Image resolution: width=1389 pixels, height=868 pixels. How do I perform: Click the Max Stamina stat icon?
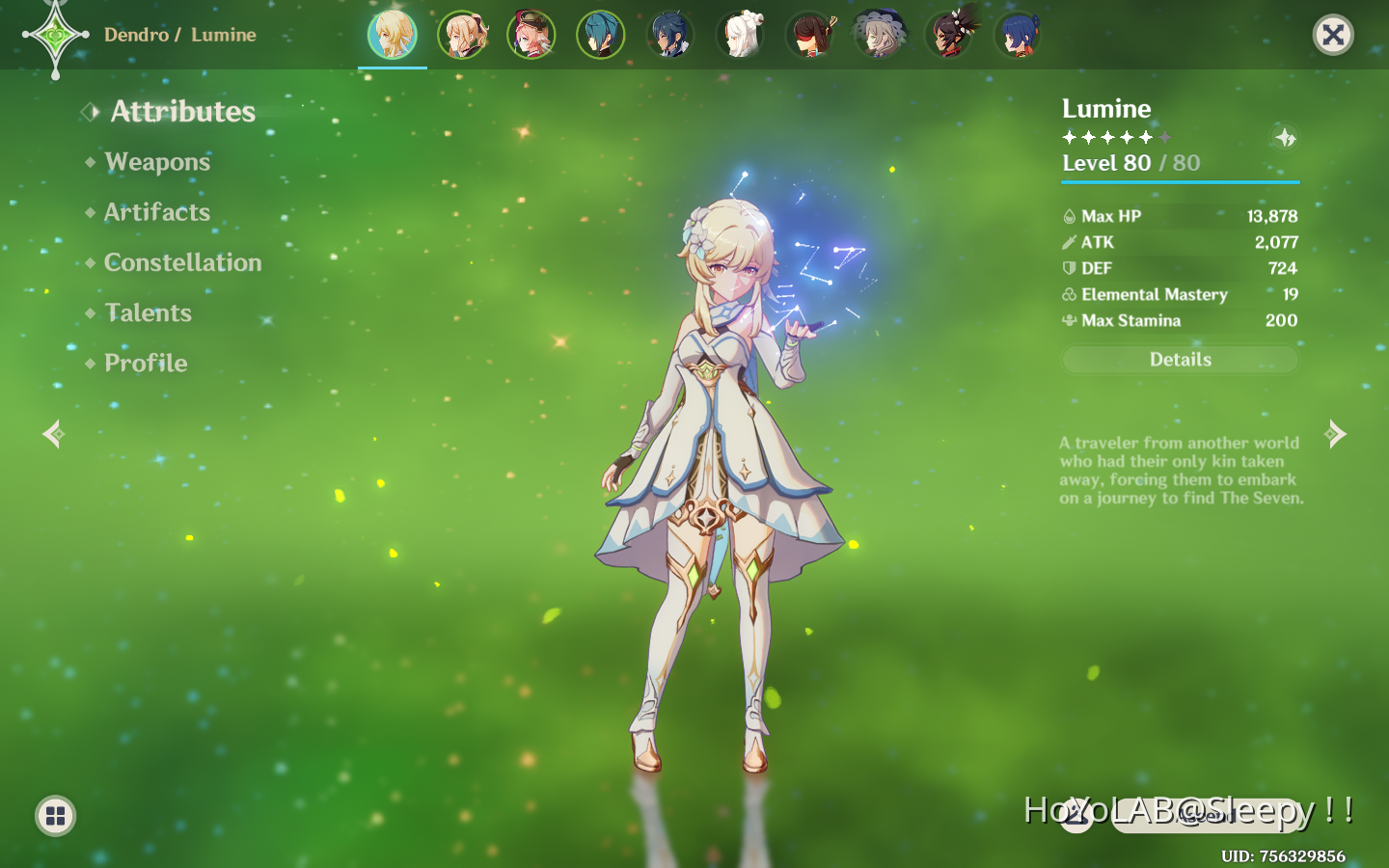1071,320
